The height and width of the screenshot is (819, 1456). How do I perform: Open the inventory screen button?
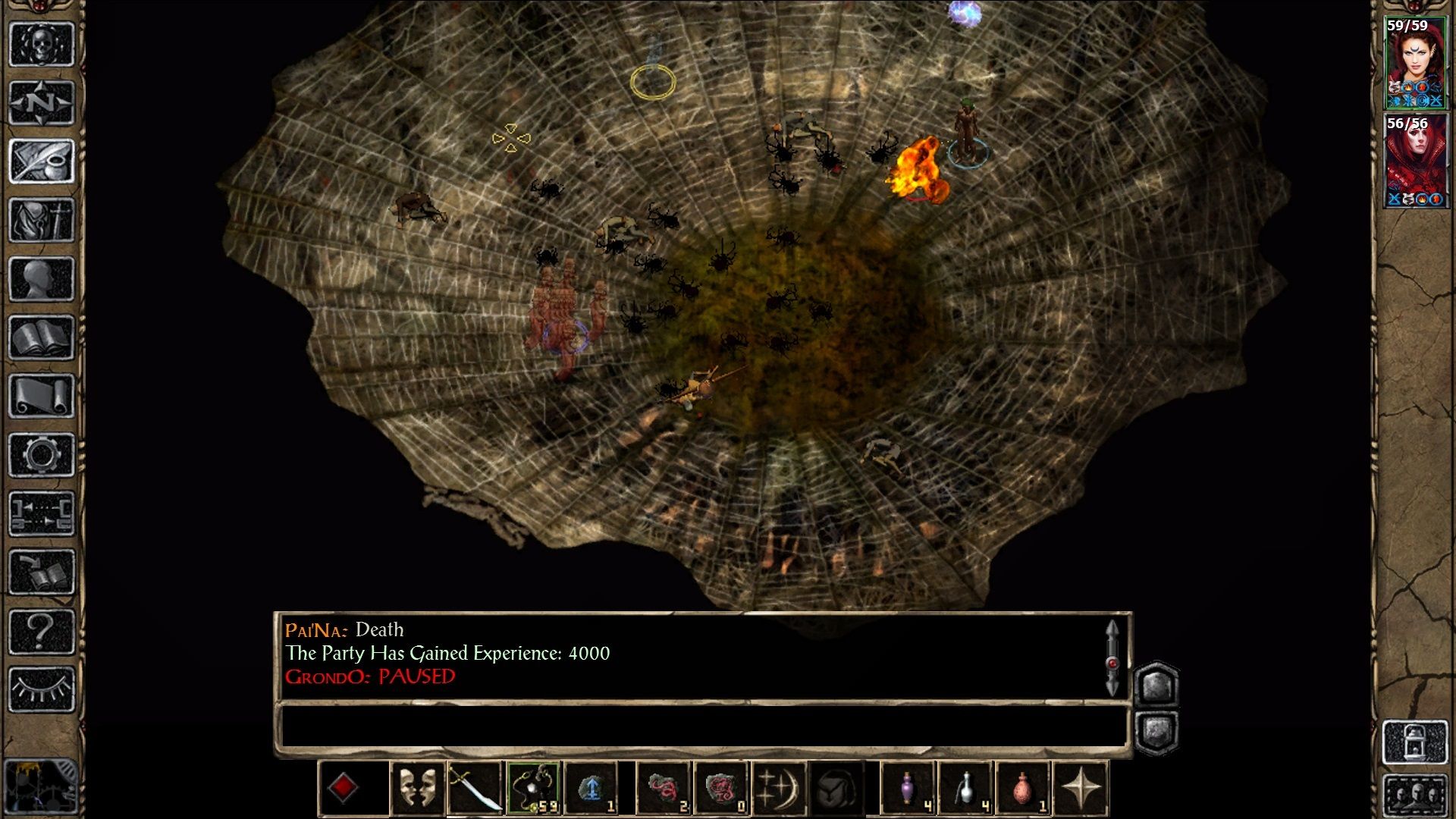pyautogui.click(x=42, y=220)
